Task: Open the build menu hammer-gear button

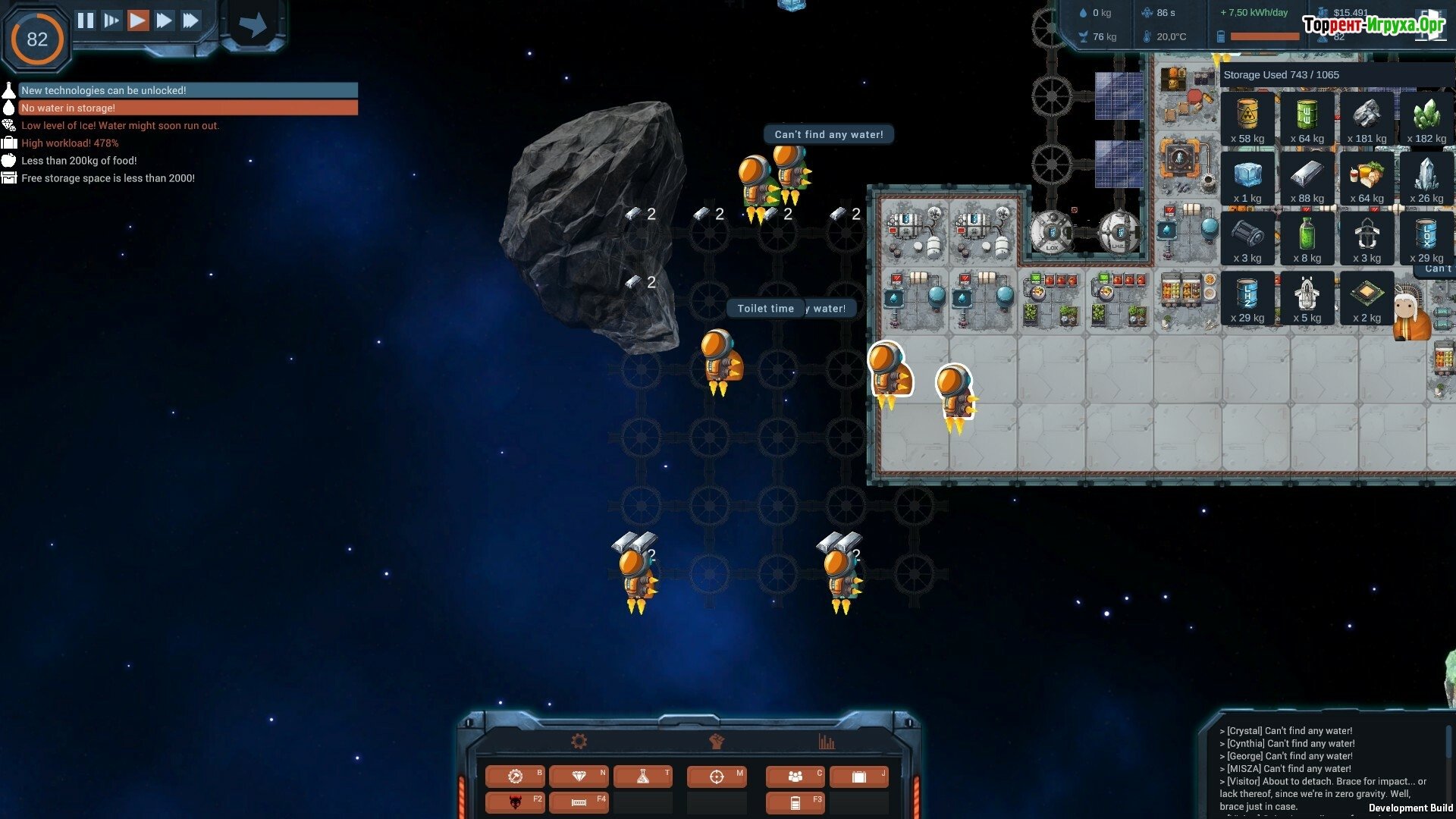Action: coord(516,777)
